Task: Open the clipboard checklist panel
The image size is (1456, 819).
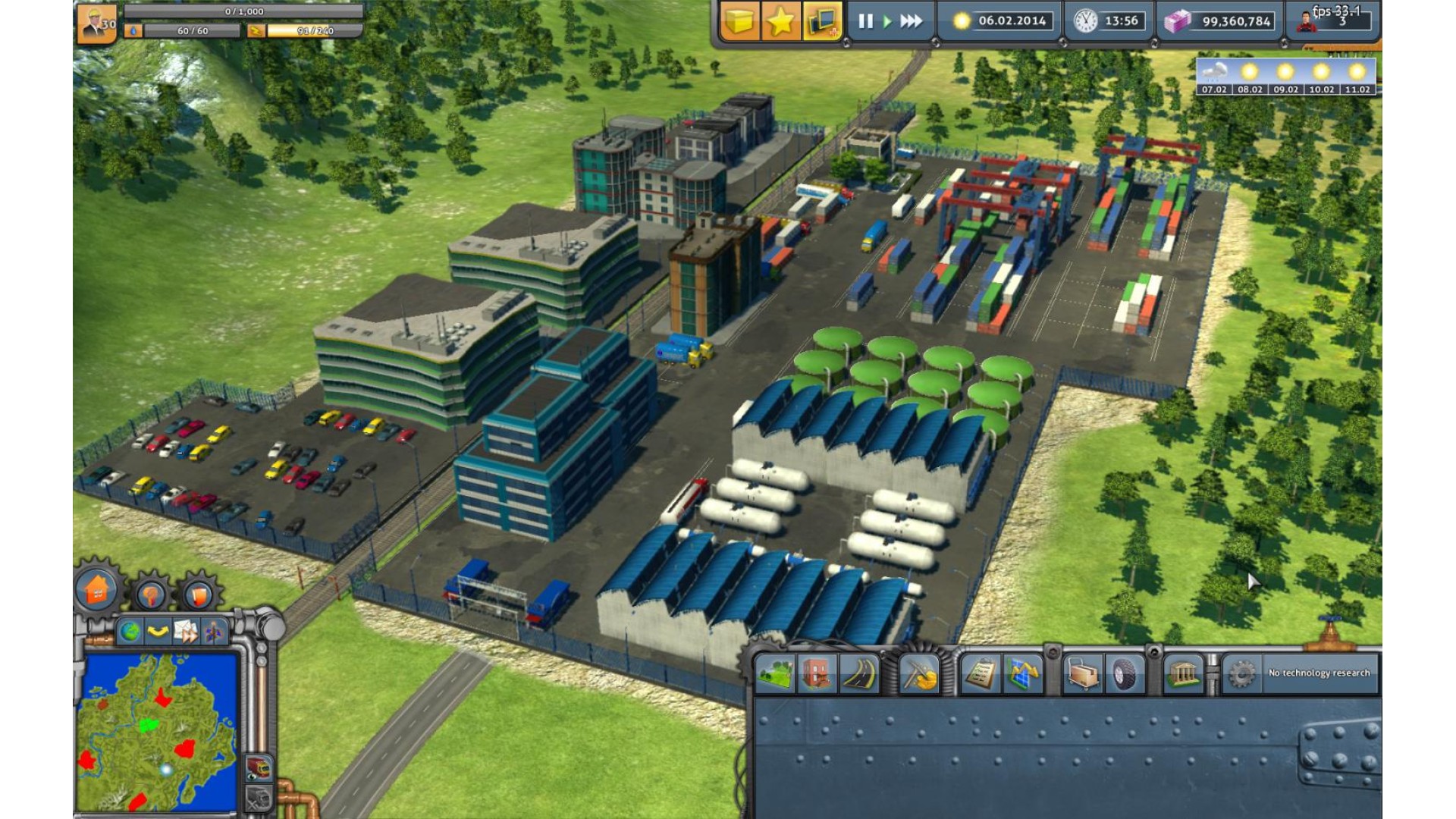Action: [980, 673]
